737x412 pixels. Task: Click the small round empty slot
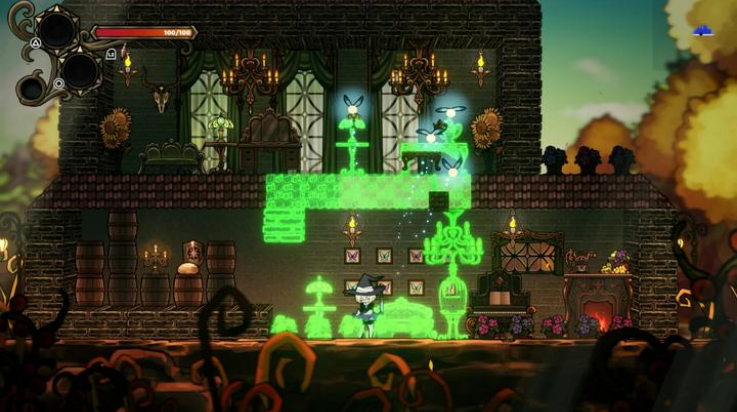[31, 89]
